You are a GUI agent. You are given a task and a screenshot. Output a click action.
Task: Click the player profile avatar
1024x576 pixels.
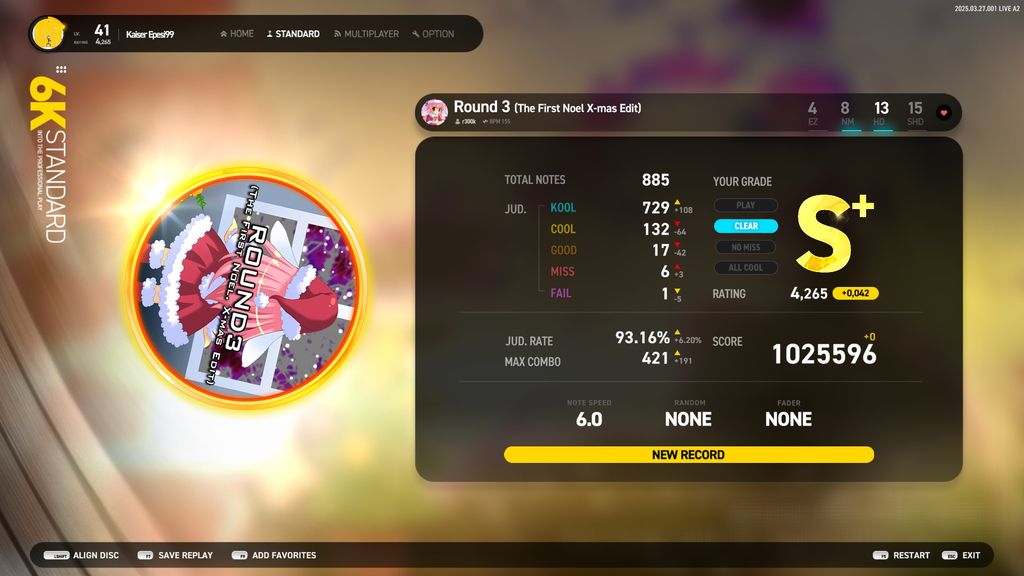46,34
